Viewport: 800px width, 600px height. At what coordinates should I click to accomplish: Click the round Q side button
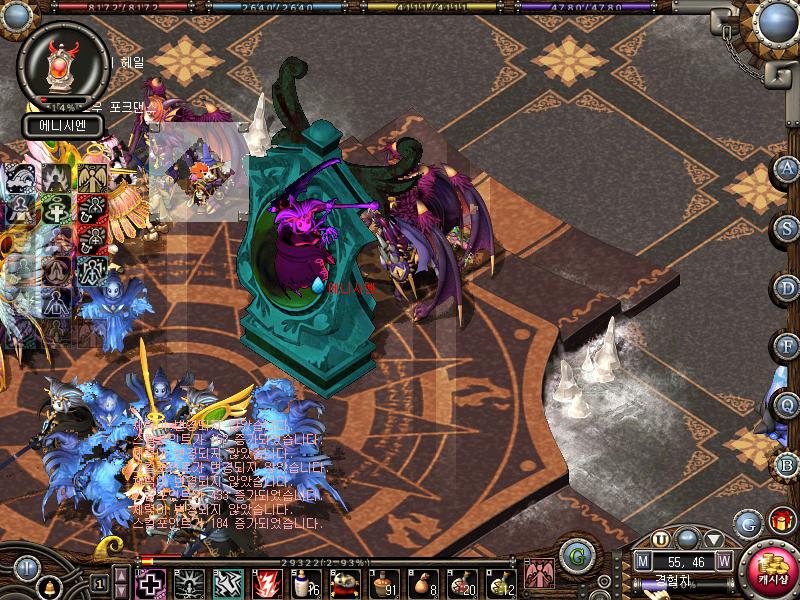(x=787, y=404)
